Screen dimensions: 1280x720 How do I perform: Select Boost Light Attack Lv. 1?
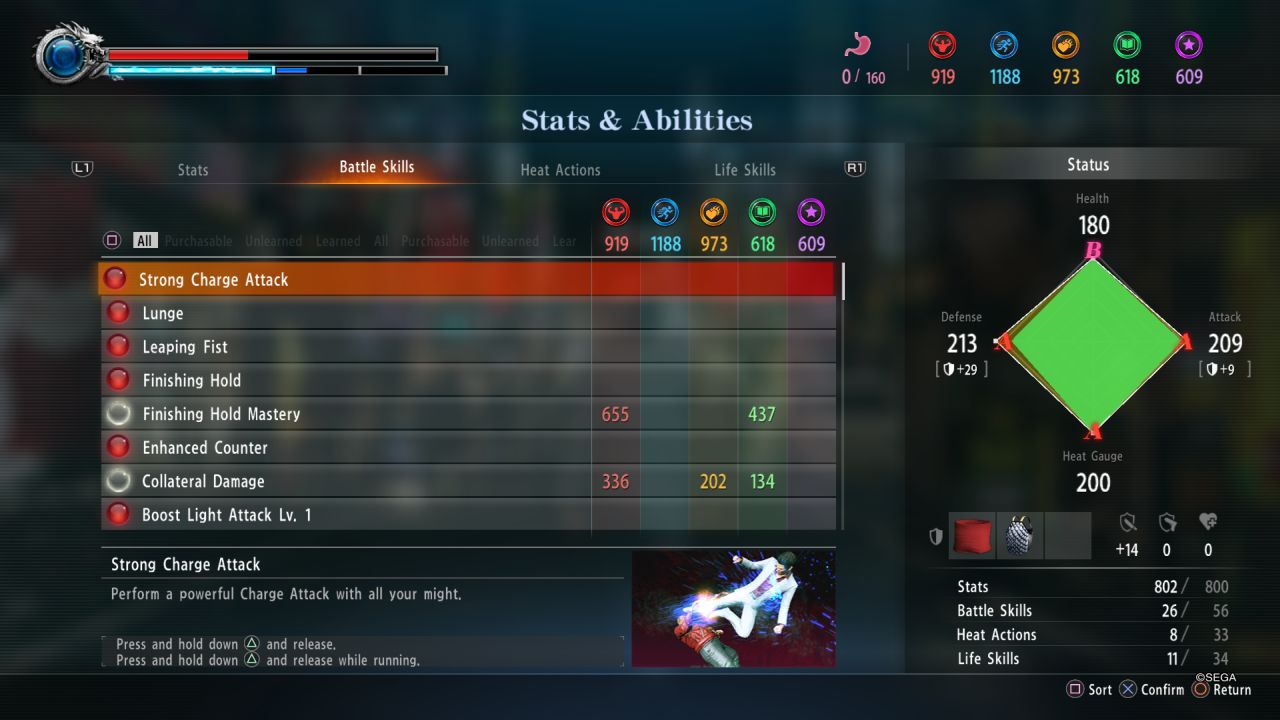227,515
